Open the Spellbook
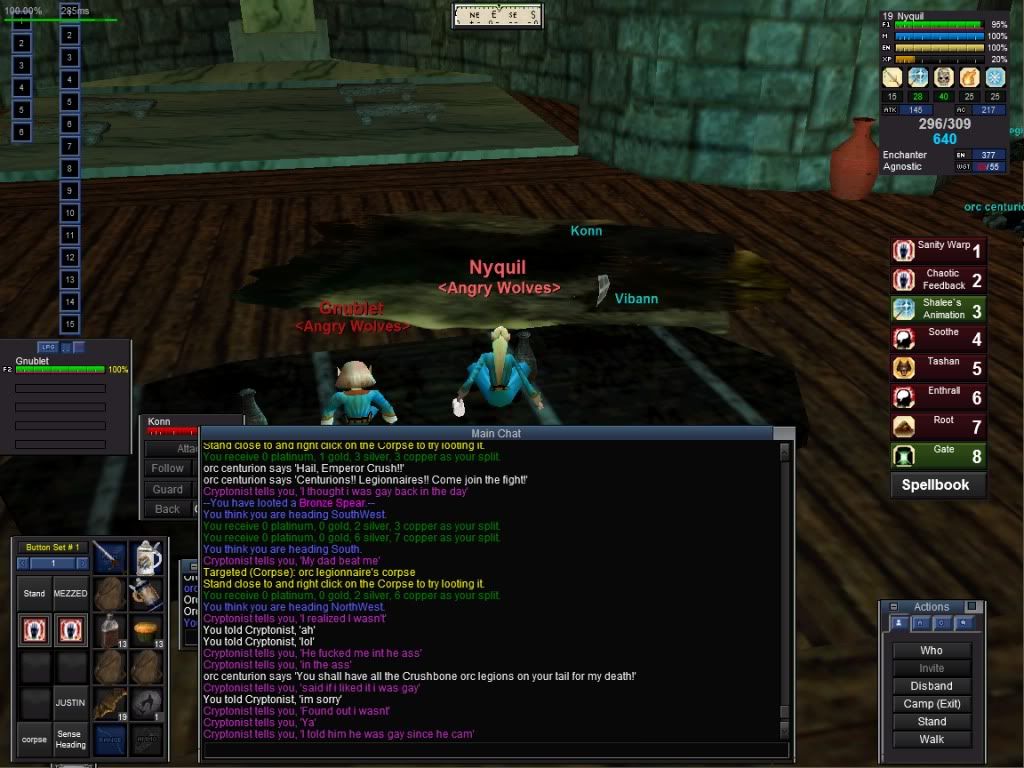This screenshot has width=1024, height=768. [937, 485]
